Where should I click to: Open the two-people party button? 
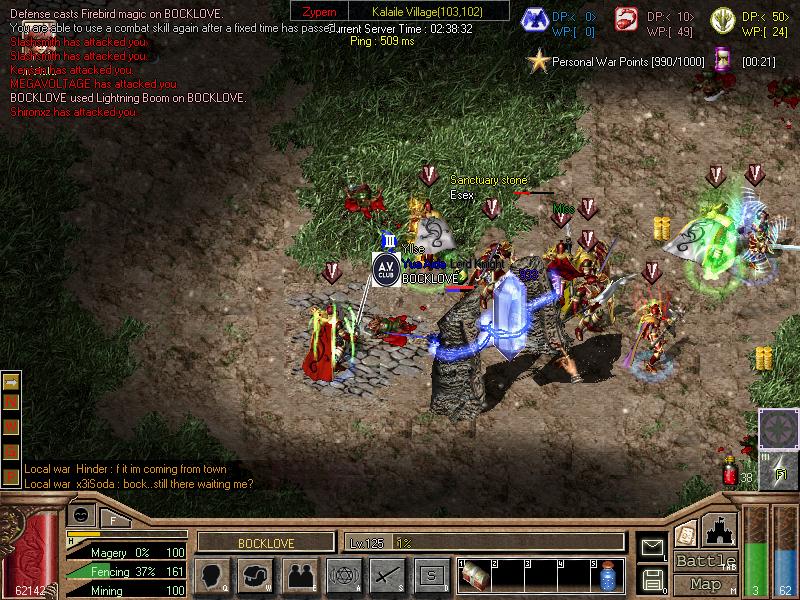300,575
